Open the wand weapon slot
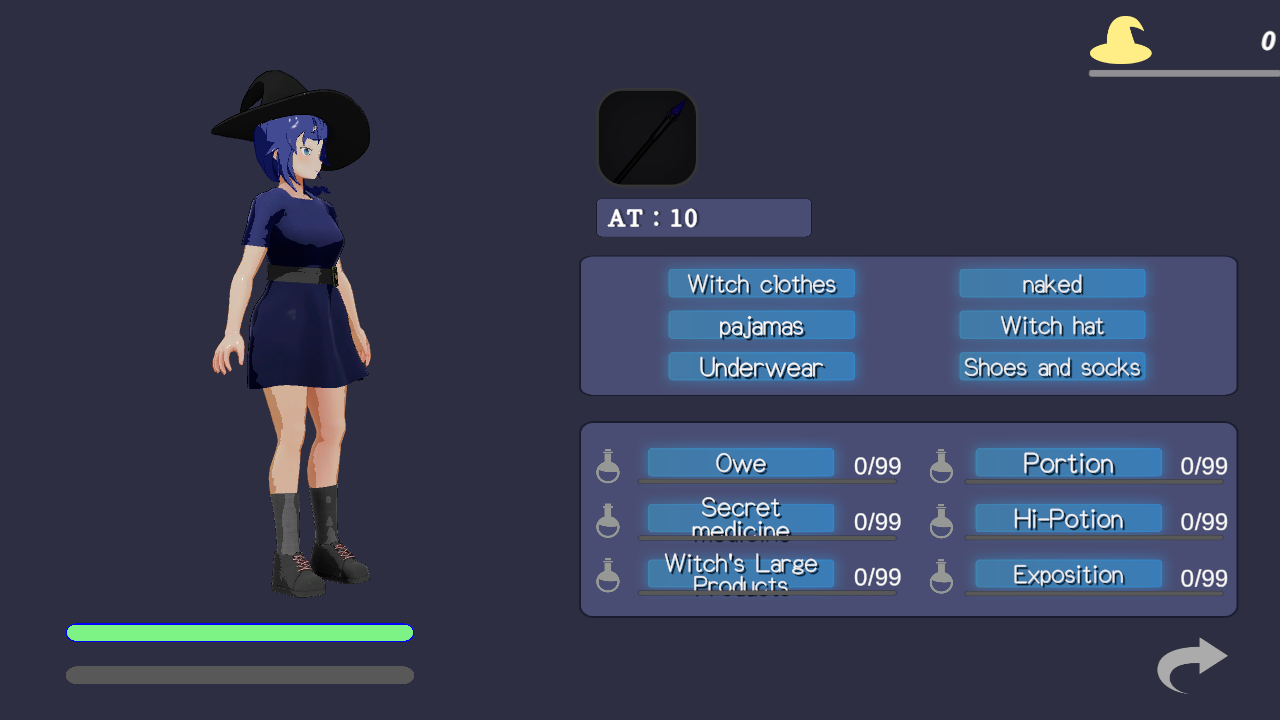Viewport: 1280px width, 720px height. click(x=647, y=138)
